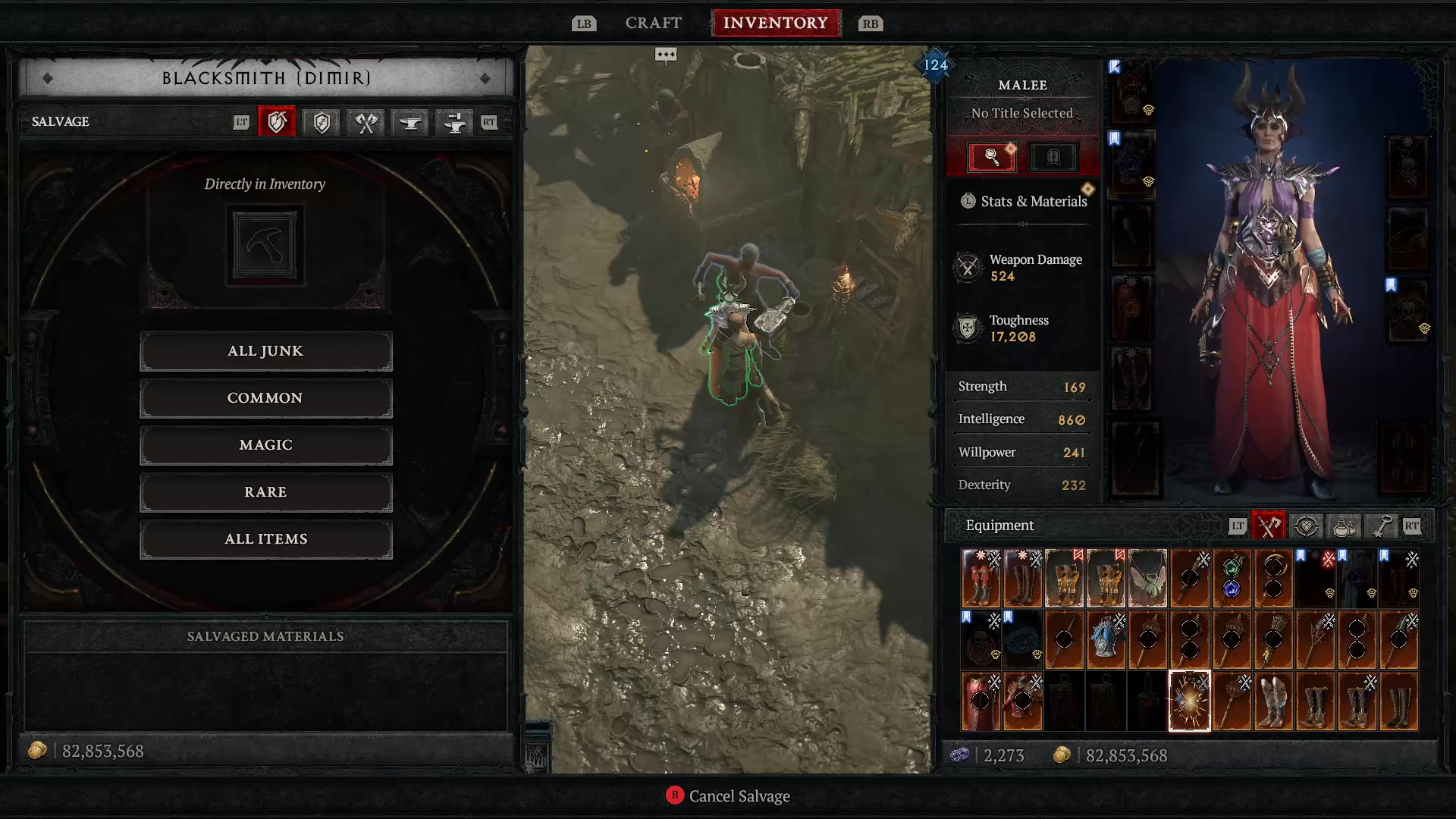Select the Salvage shield tab at the blacksmith
The width and height of the screenshot is (1456, 819).
pyautogui.click(x=277, y=122)
